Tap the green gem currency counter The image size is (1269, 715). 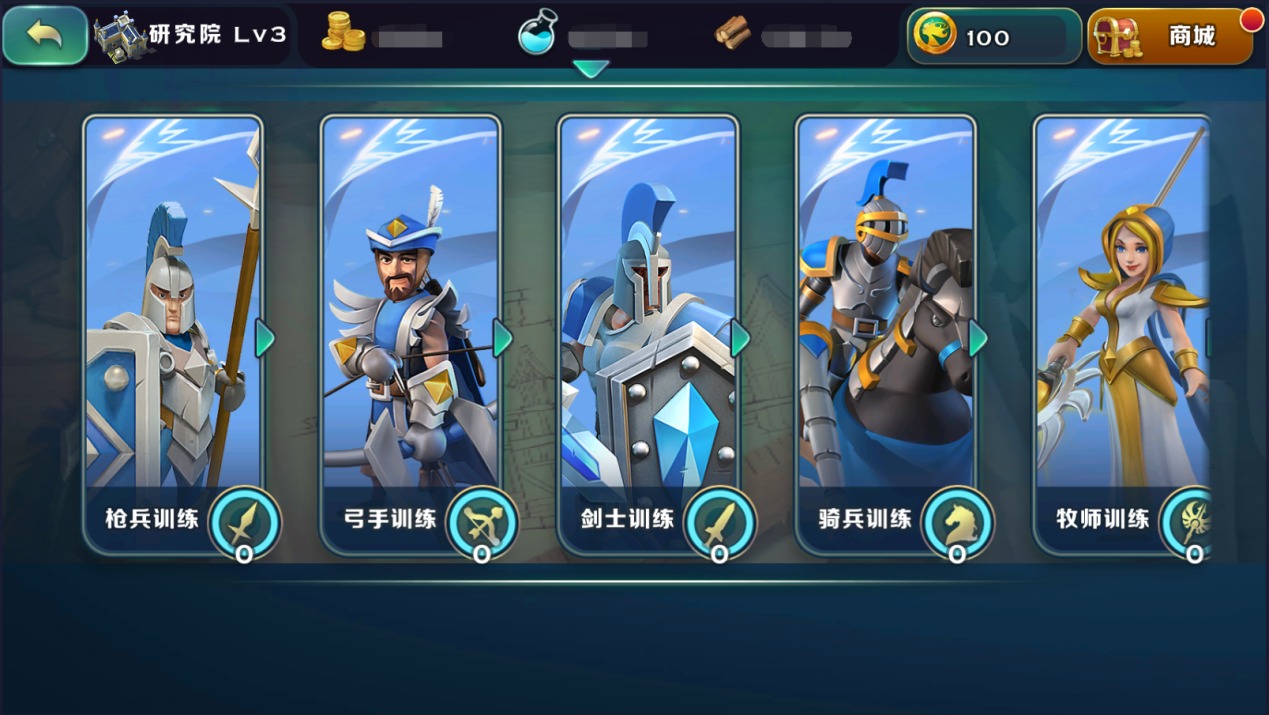pyautogui.click(x=993, y=37)
